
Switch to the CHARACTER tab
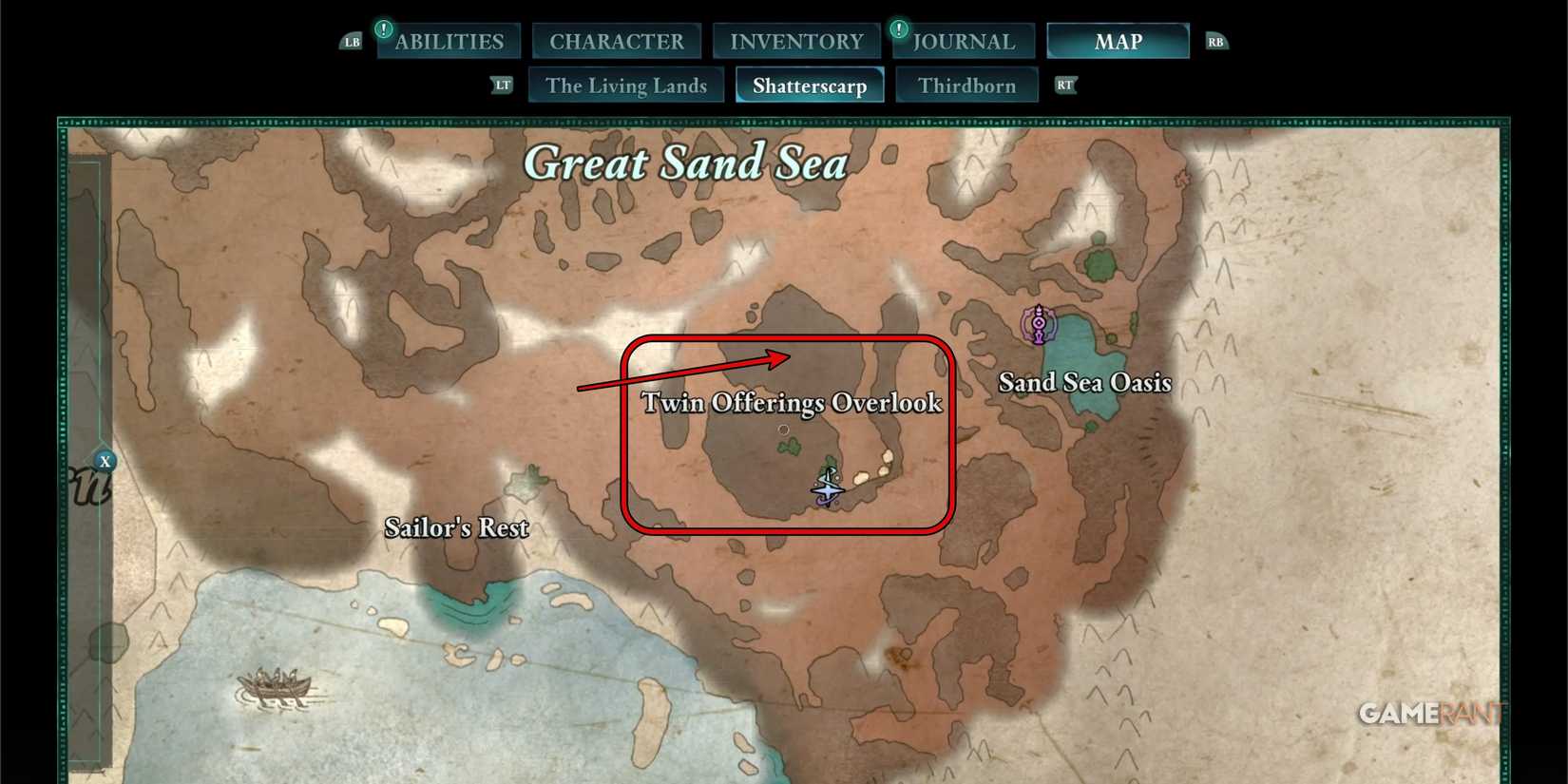pos(616,41)
